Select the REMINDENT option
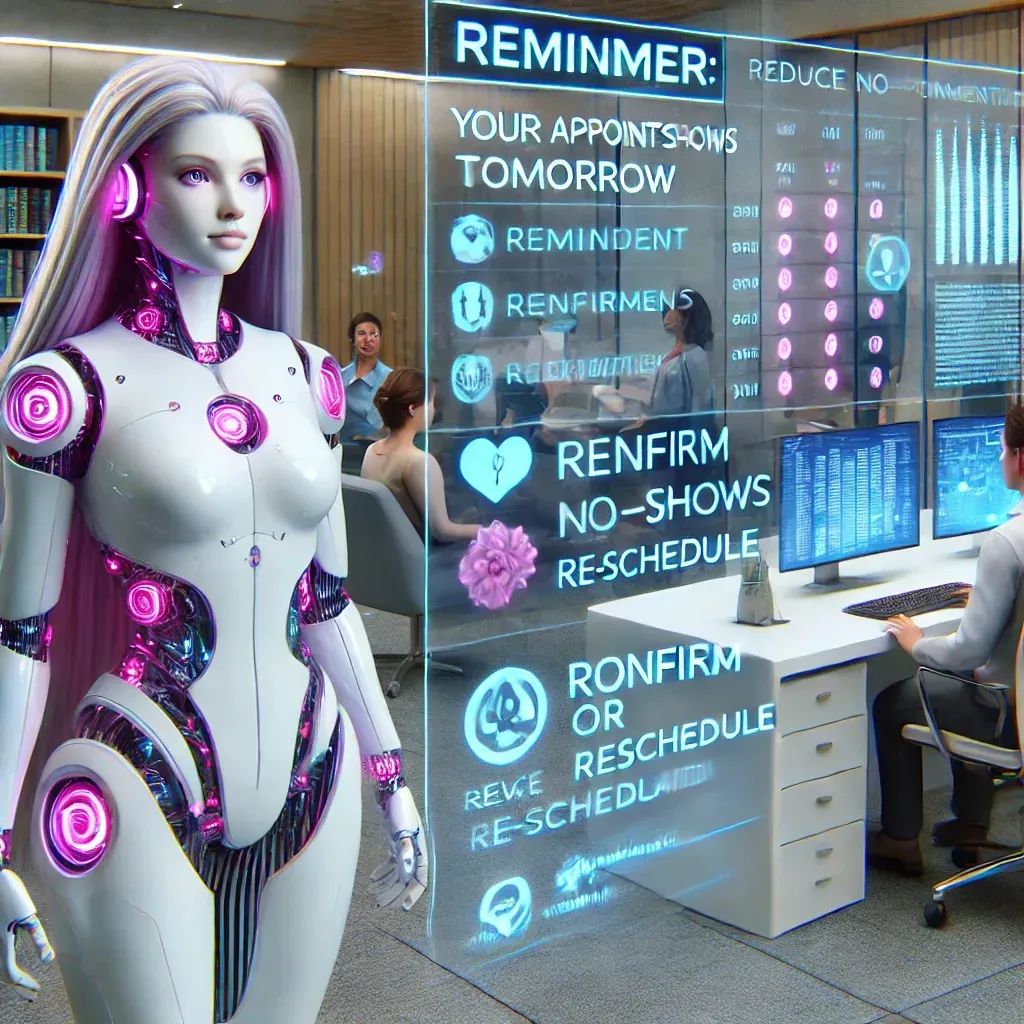This screenshot has height=1024, width=1024. click(596, 240)
